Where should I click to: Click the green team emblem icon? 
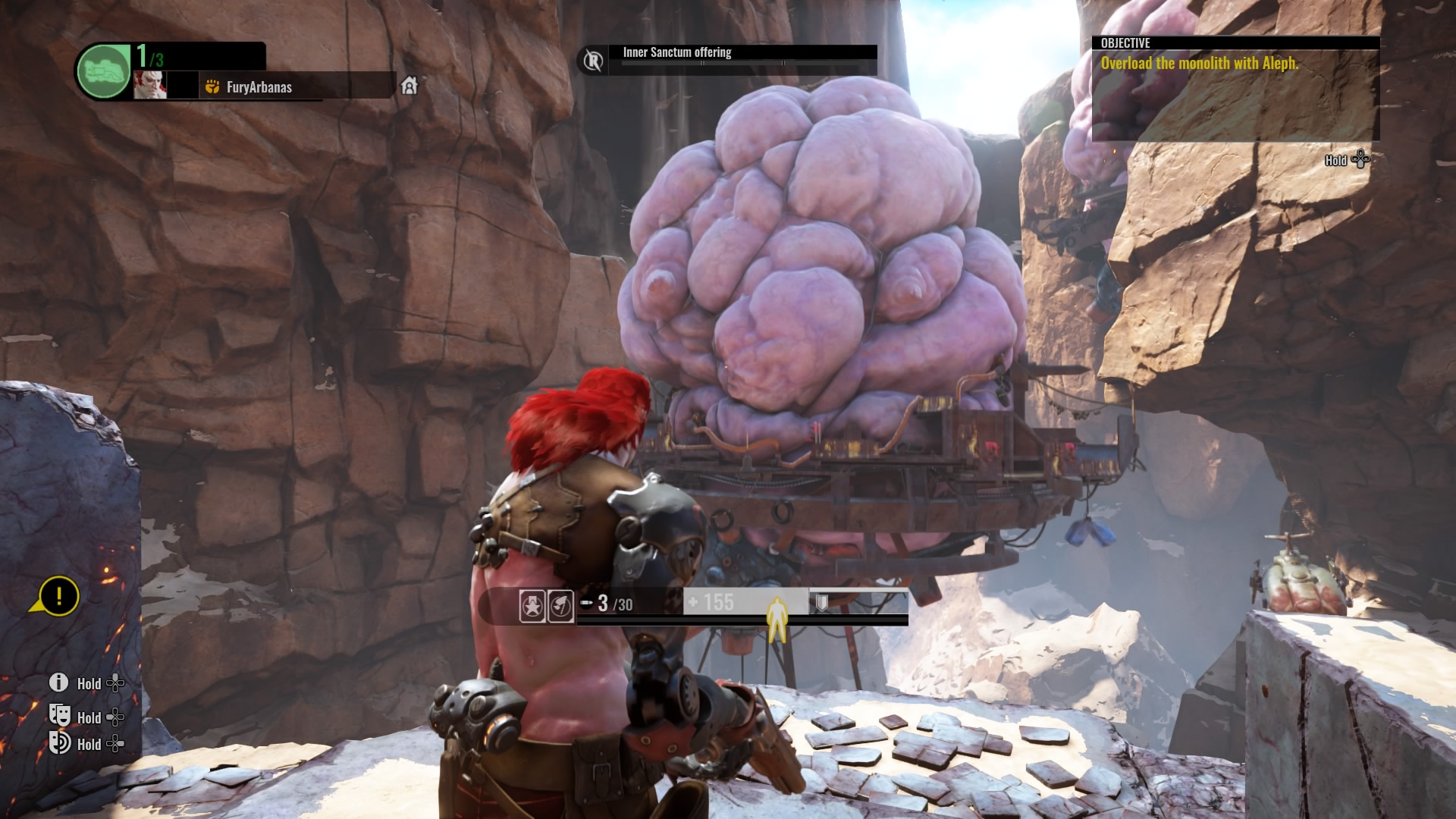click(104, 72)
